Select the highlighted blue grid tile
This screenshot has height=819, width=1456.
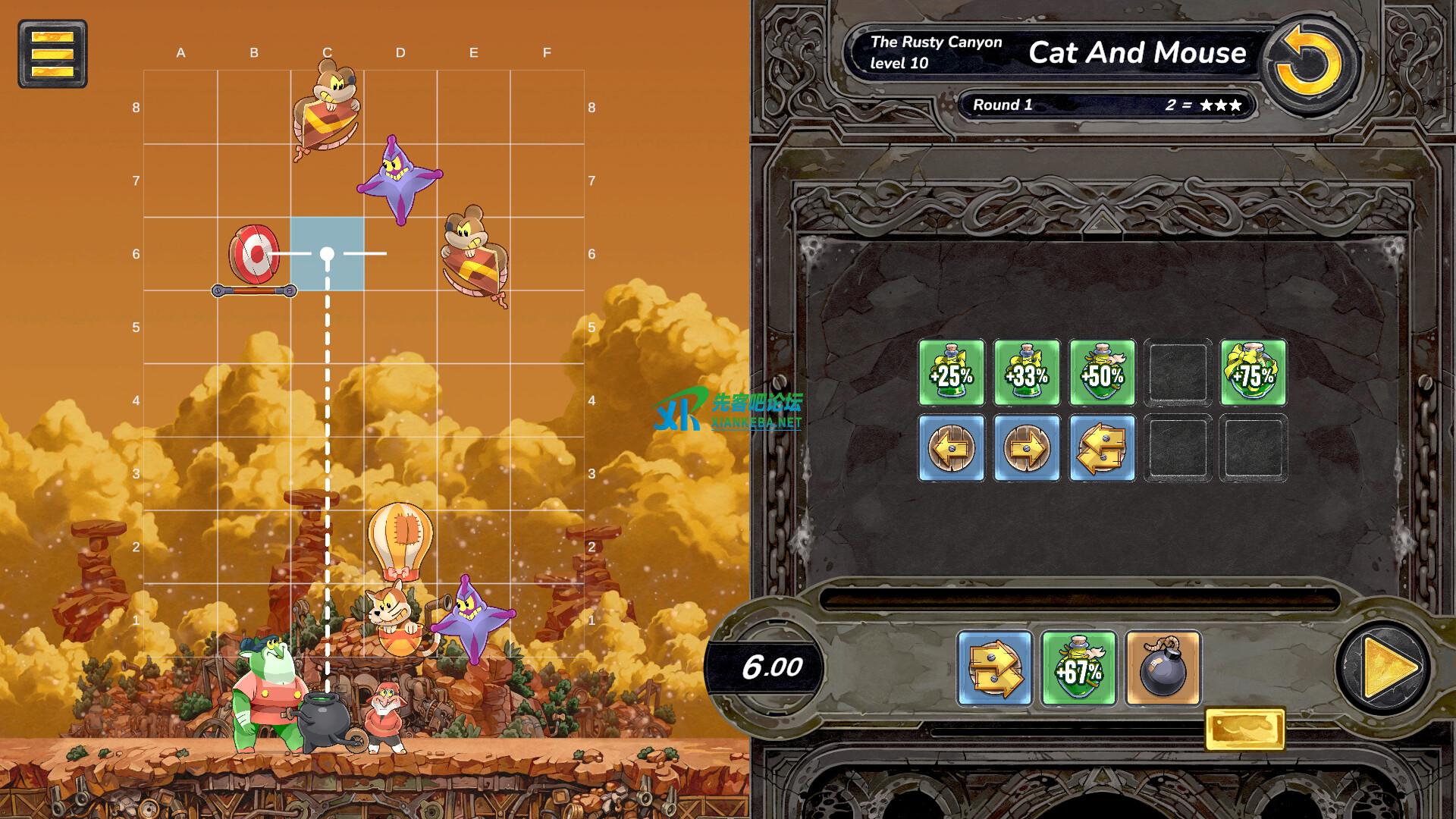tap(327, 254)
